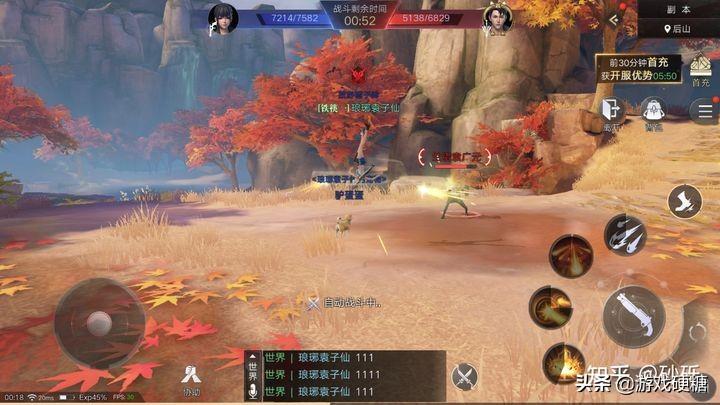Tap the winged boot dodge button

684,200
